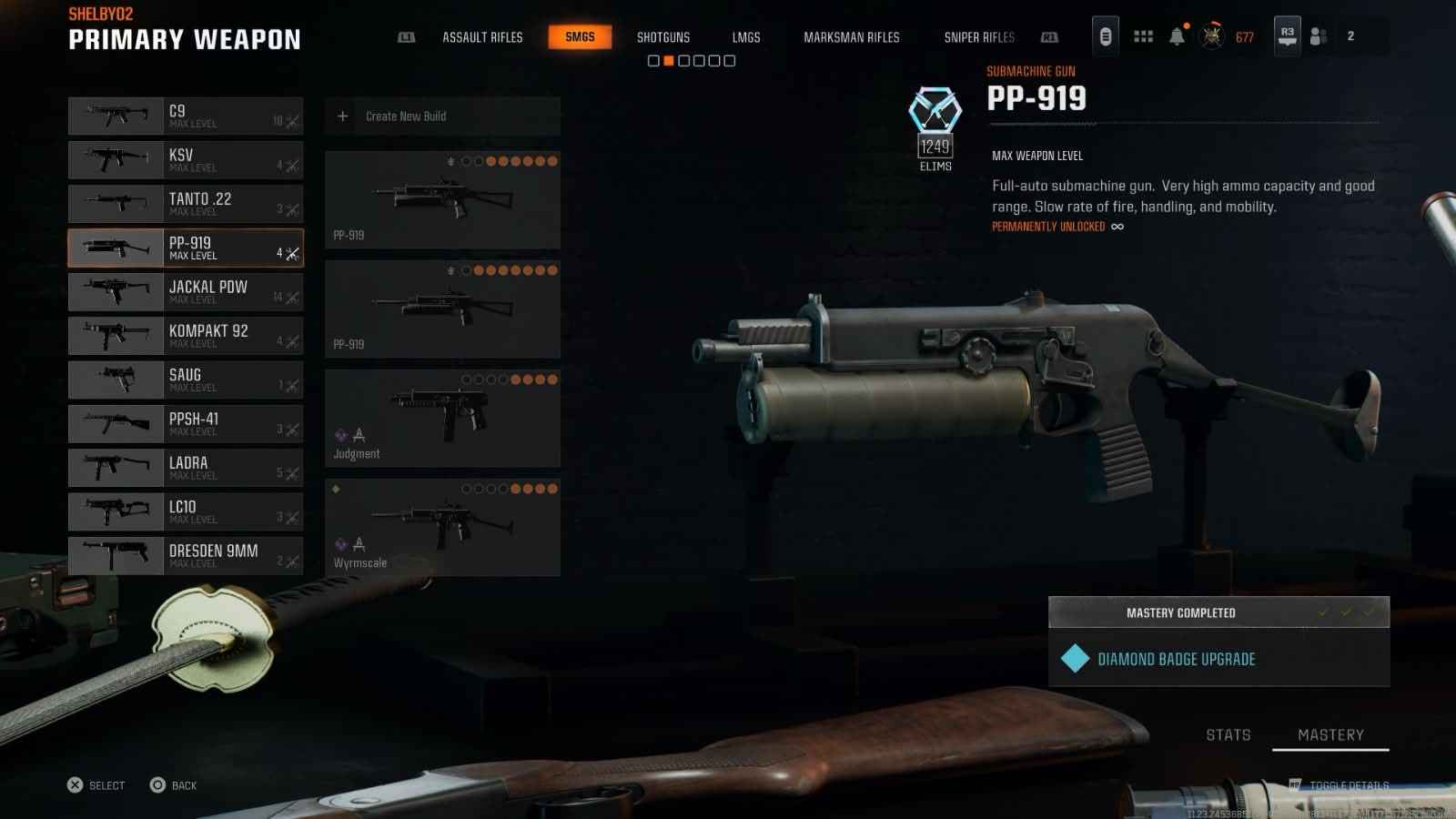Choose the Jackal PDW entry
The width and height of the screenshot is (1456, 819).
pos(186,292)
